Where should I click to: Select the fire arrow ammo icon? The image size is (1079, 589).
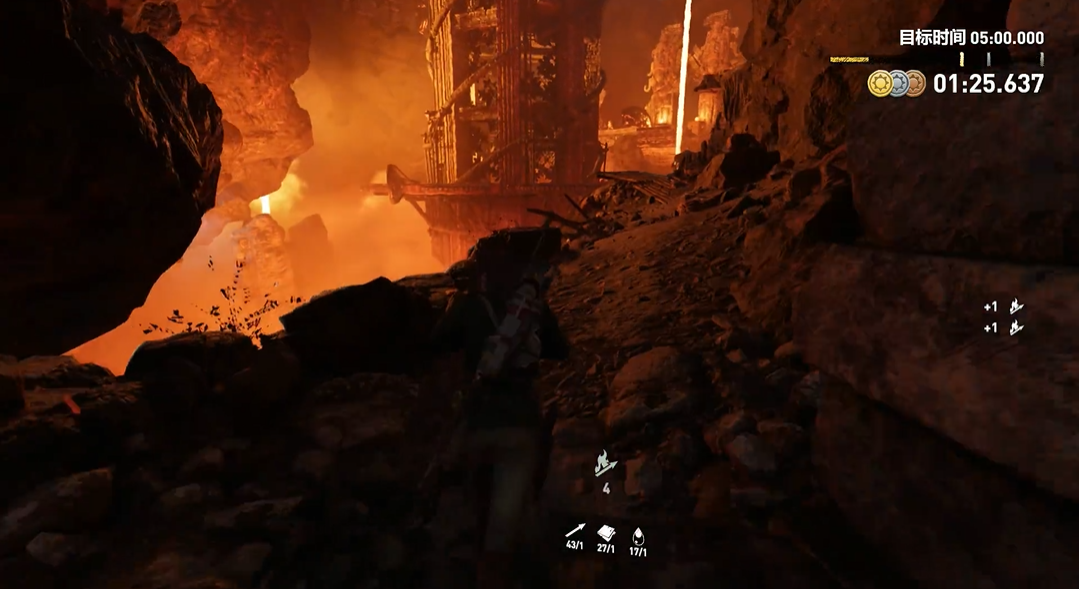[x=605, y=463]
